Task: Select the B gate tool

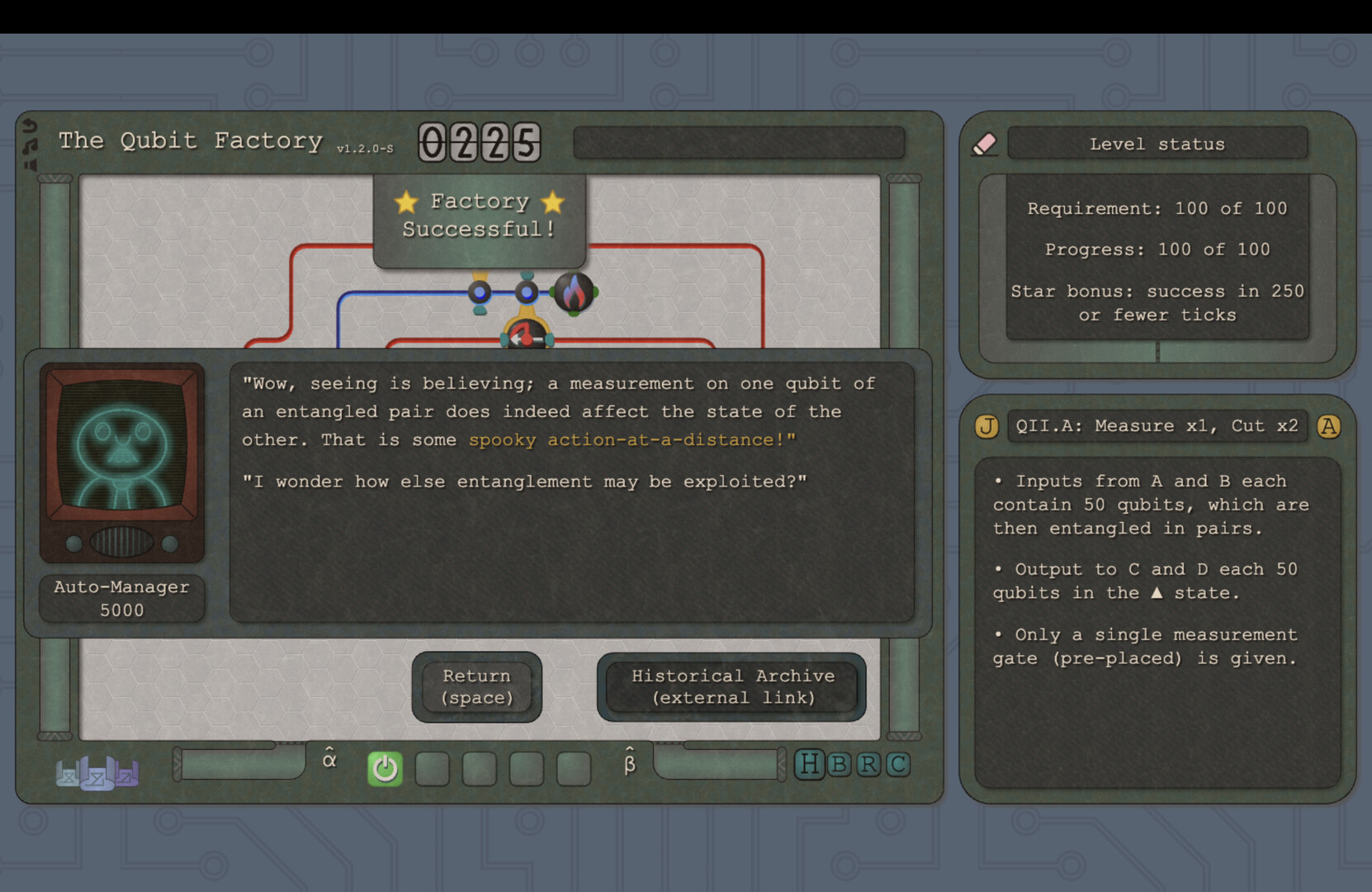Action: click(x=839, y=765)
